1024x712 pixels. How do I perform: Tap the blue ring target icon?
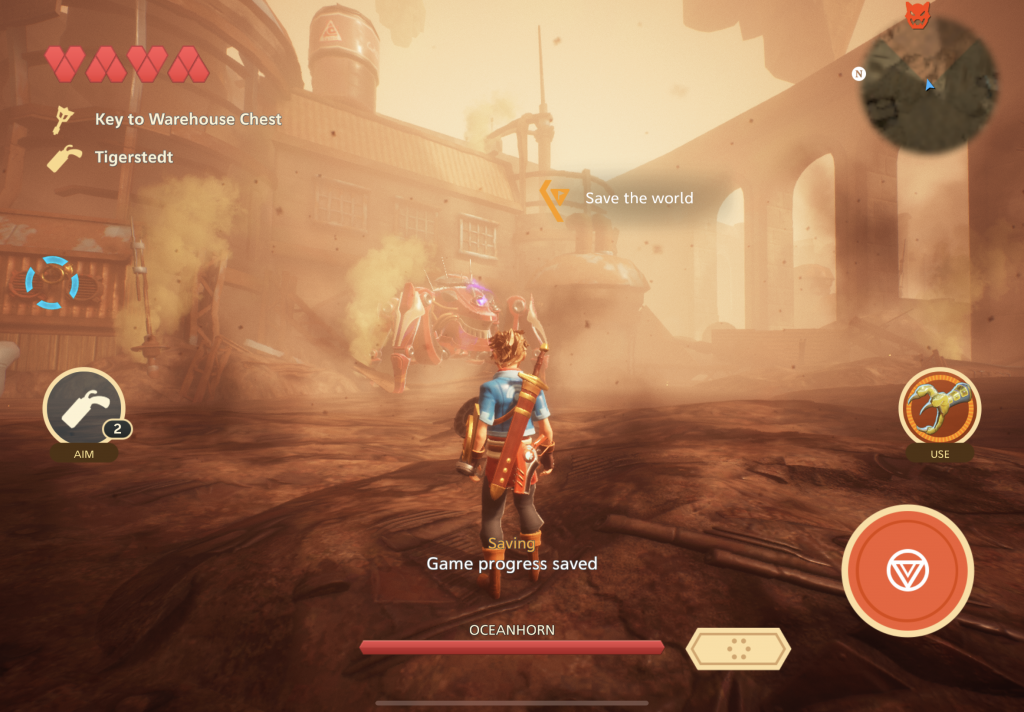[x=52, y=283]
